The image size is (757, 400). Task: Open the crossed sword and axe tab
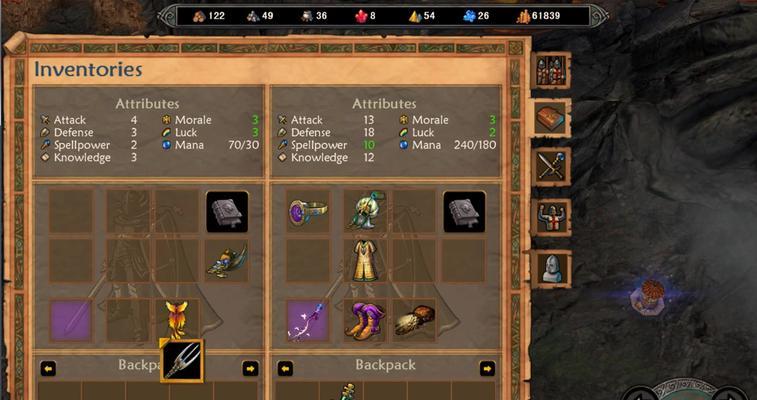point(551,166)
